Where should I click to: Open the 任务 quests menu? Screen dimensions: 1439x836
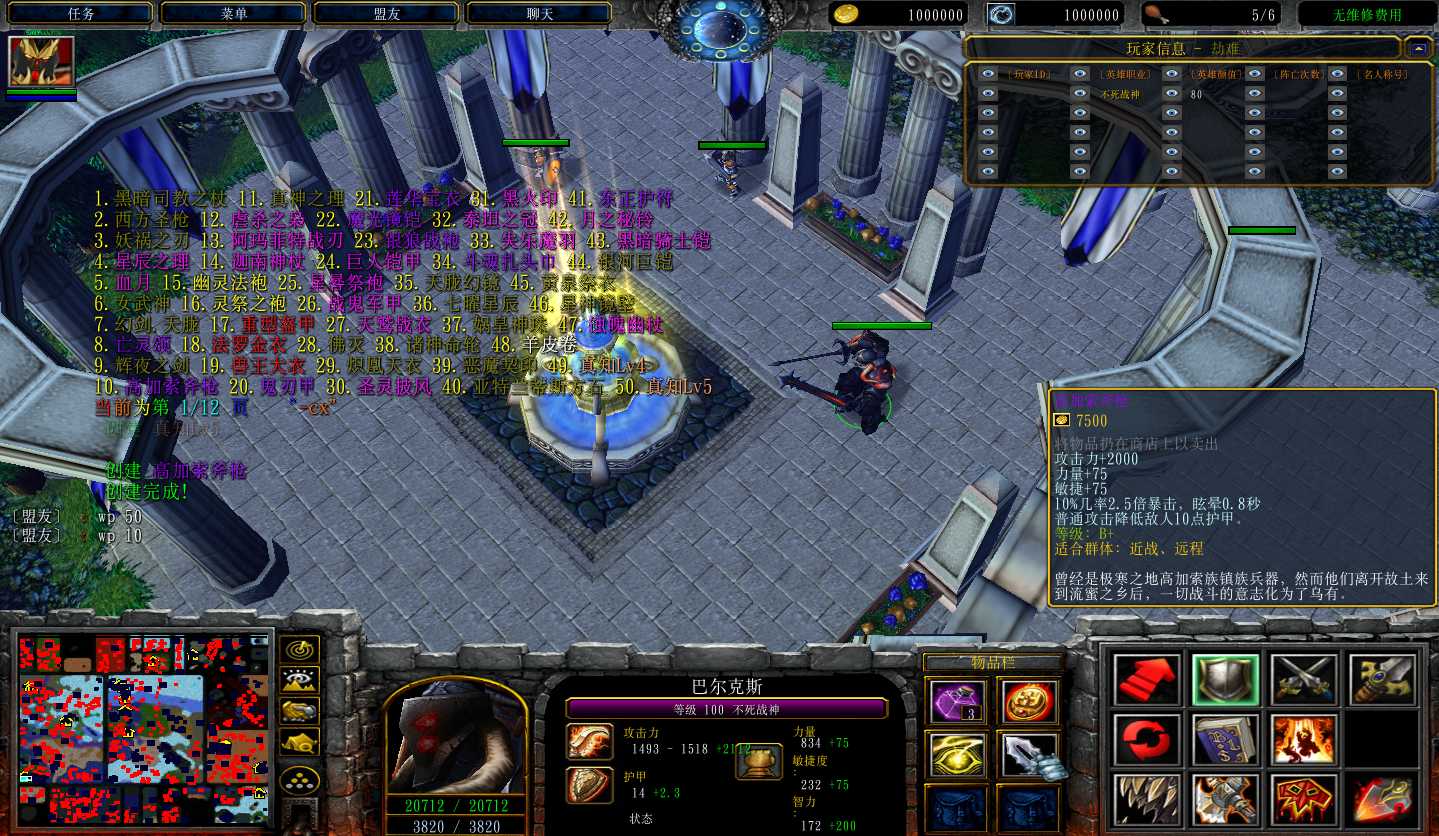click(80, 14)
